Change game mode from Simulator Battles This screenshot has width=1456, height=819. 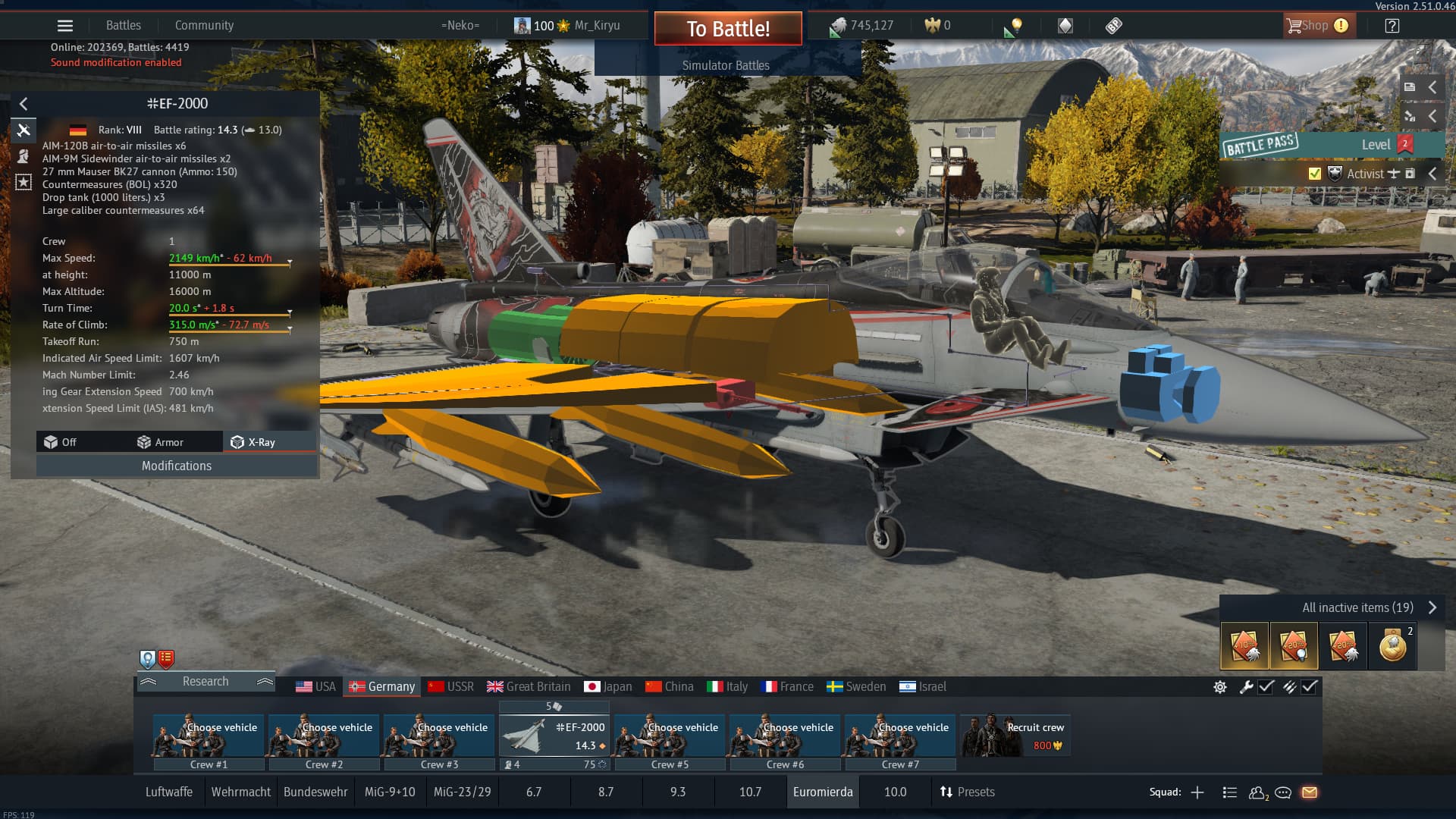point(726,66)
